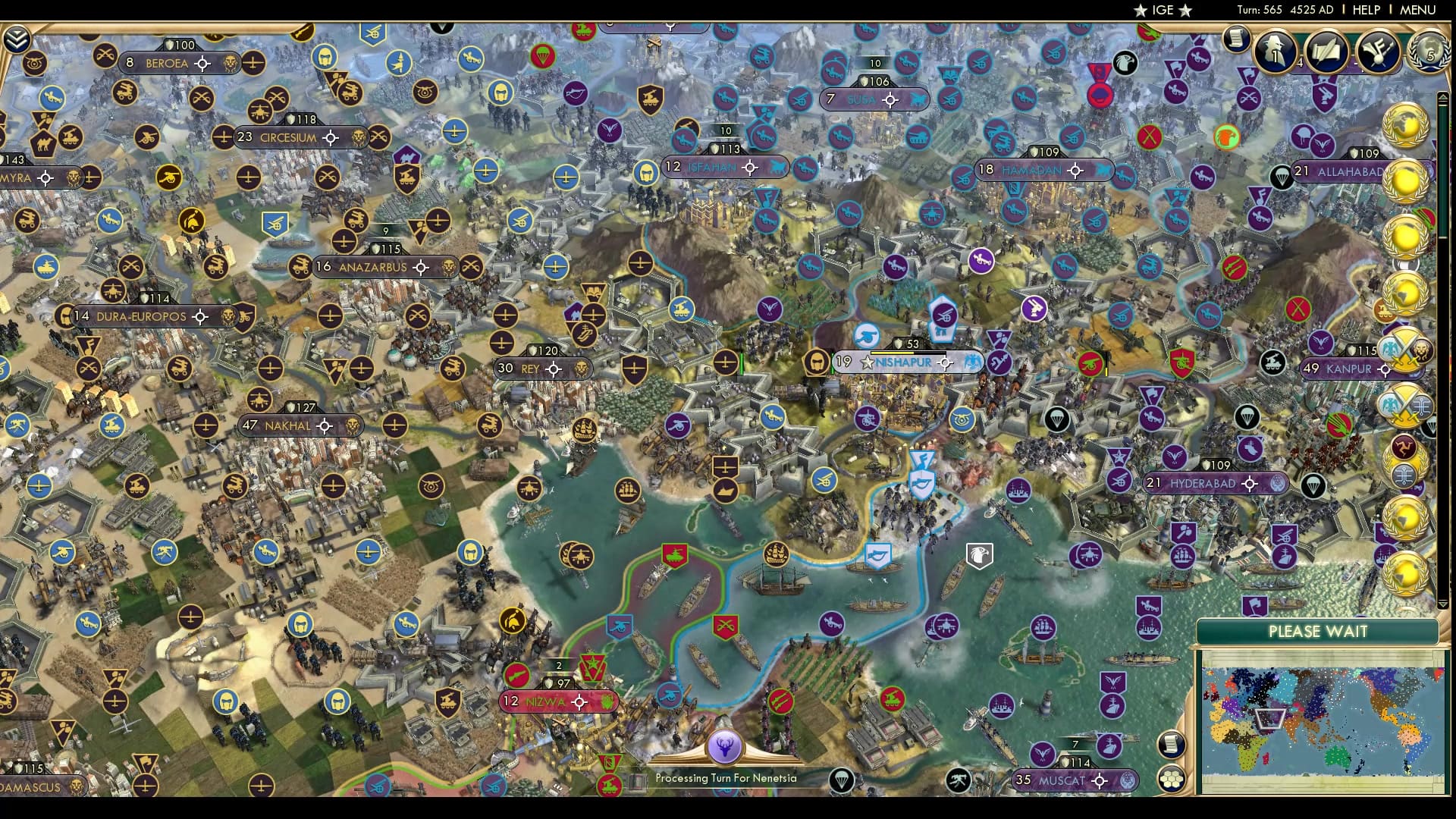View the covert ops notification marked 1
Viewport: 1456px width, 819px height.
point(1275,53)
